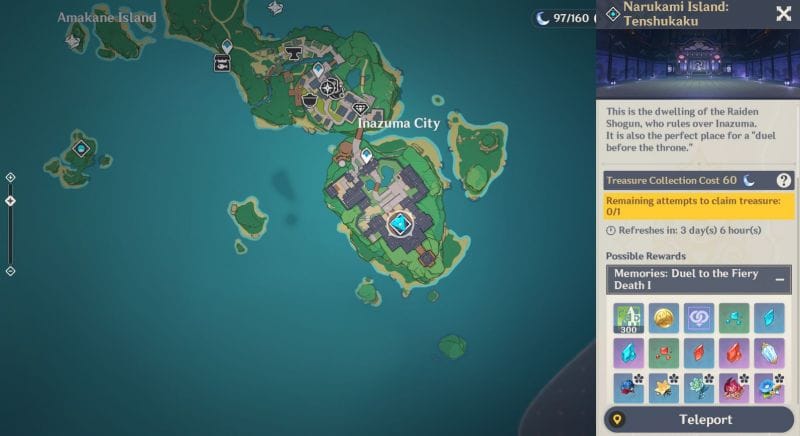Teleport to Narukami Island: Tenshukaku
This screenshot has height=436, width=800.
tap(698, 420)
